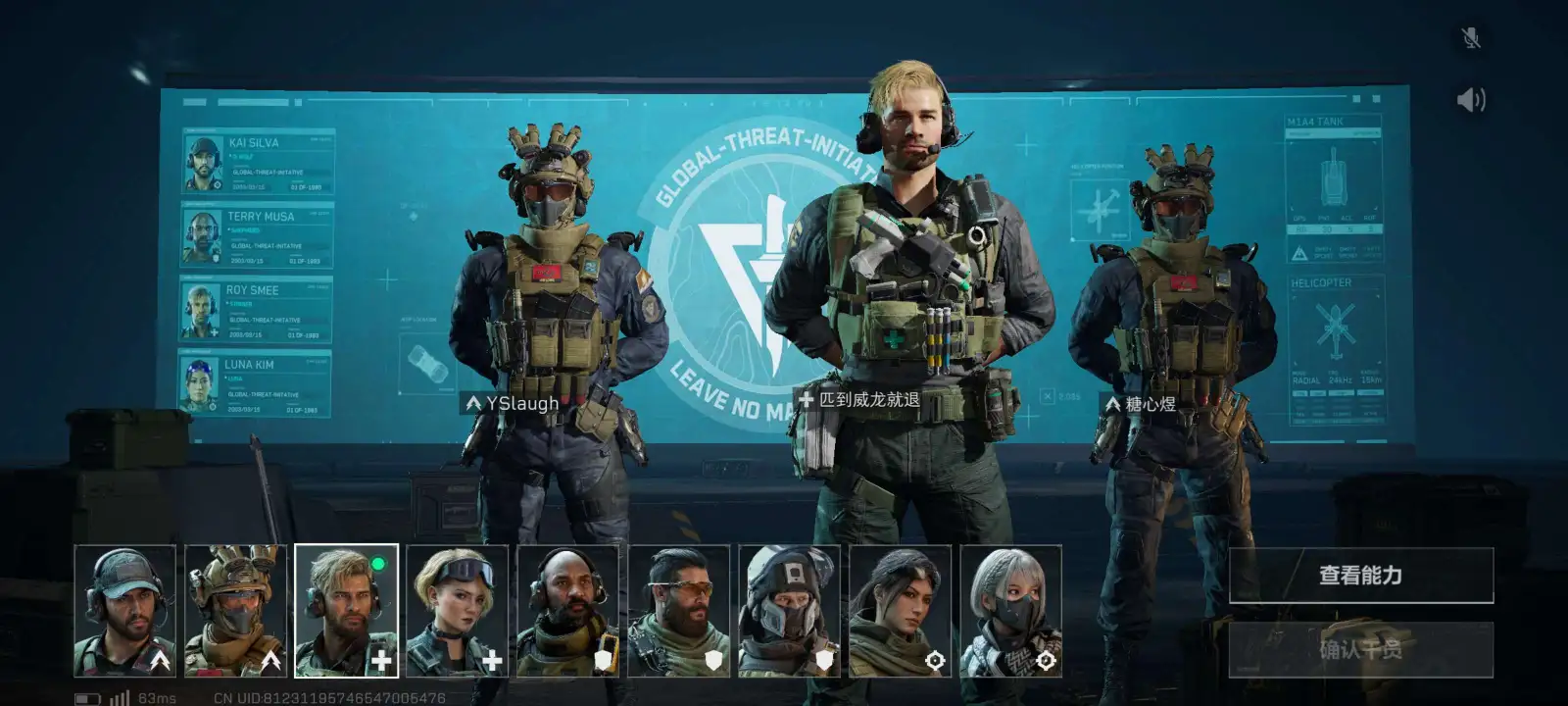The image size is (1568, 706).
Task: Select the silver-haired masked woman operator
Action: (1011, 611)
